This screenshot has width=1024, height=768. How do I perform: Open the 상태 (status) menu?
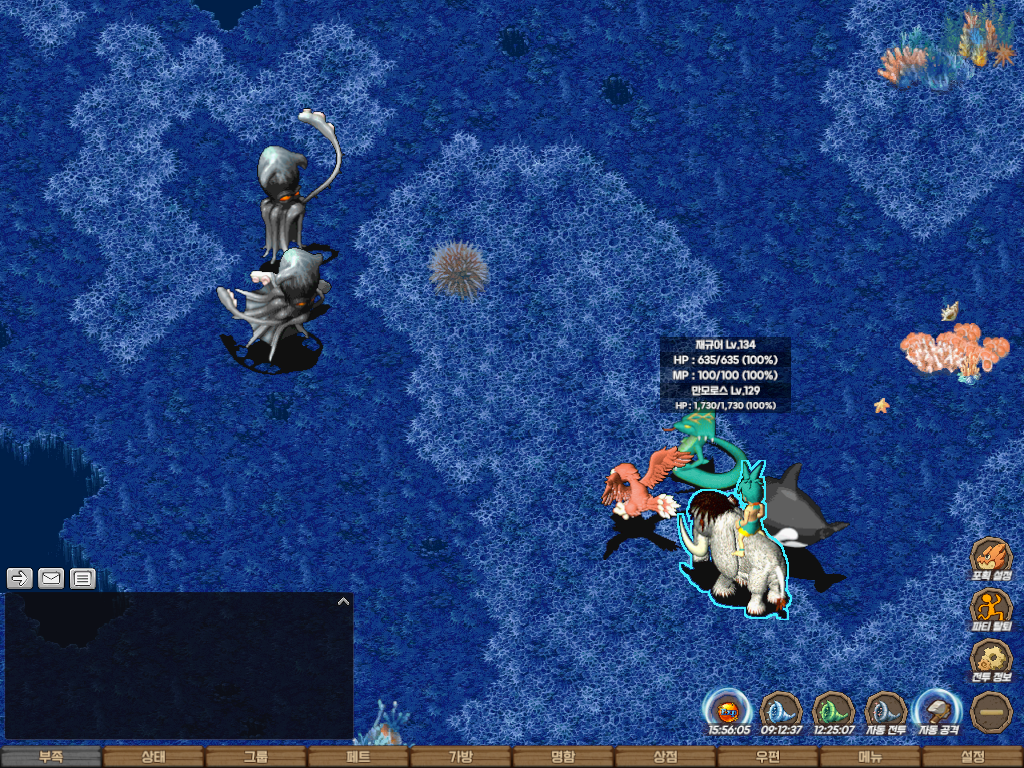(x=153, y=757)
